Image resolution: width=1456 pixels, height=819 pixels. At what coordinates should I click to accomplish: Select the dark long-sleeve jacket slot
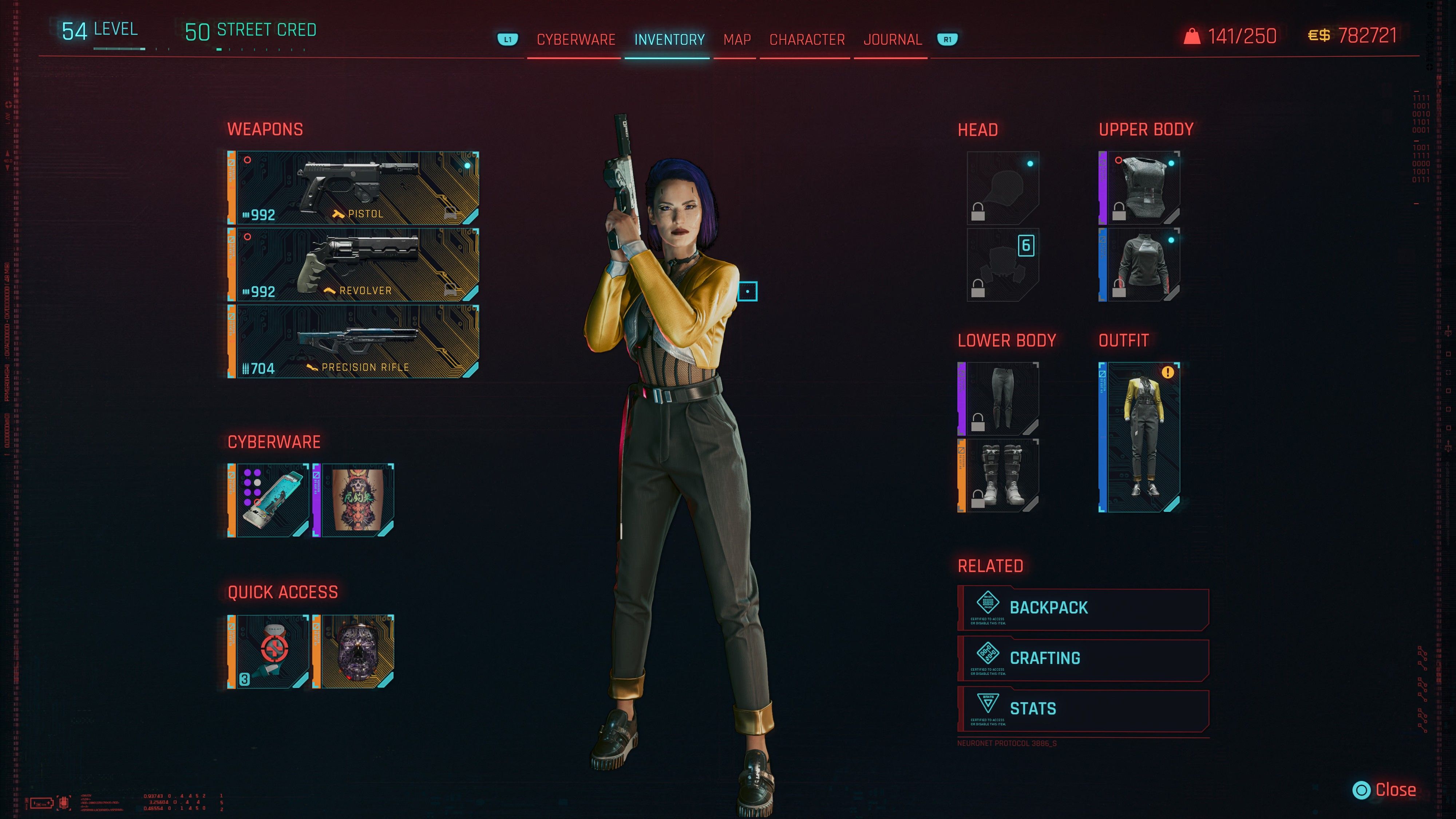1140,265
